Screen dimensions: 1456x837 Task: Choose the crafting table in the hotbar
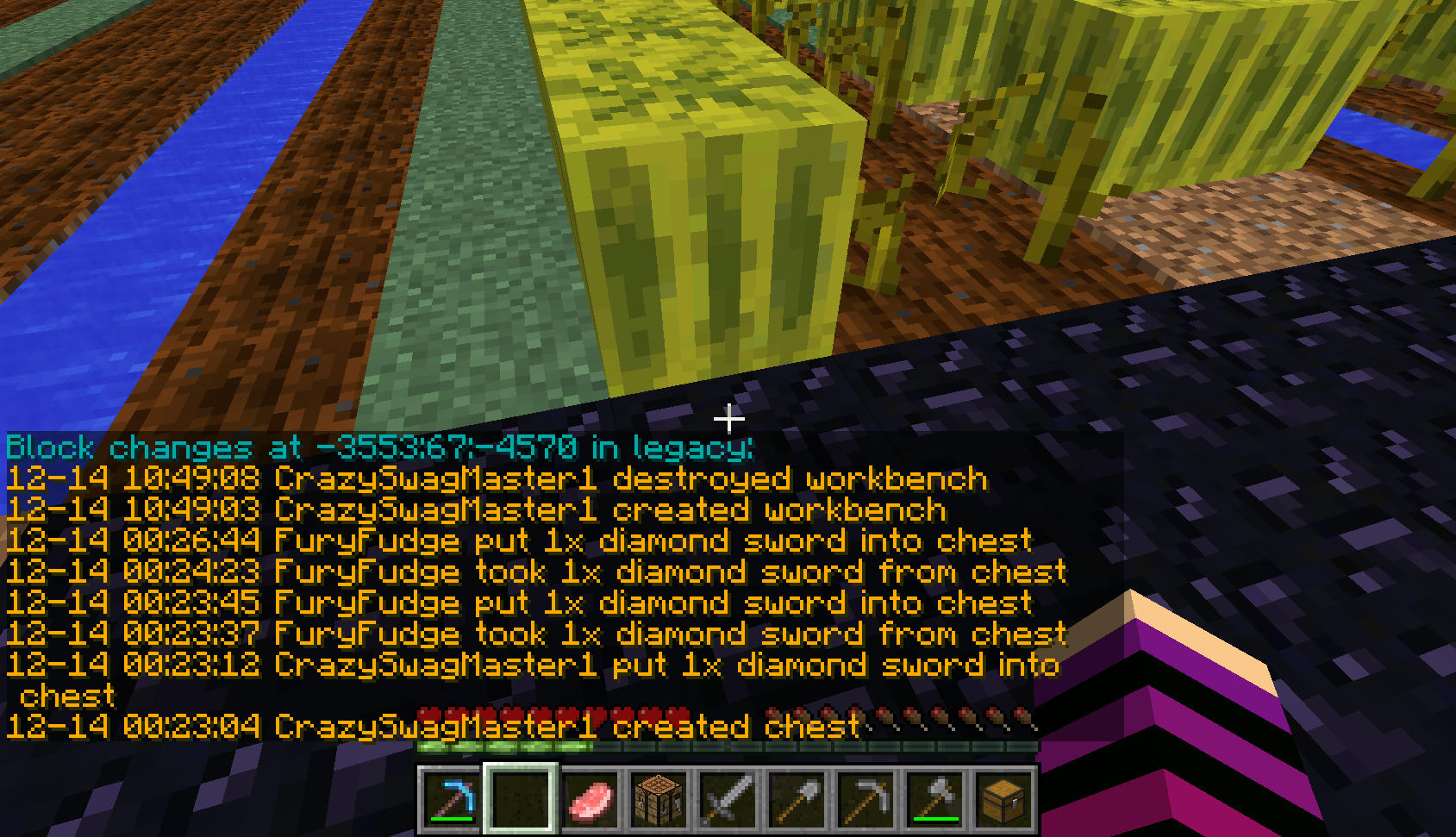point(659,798)
